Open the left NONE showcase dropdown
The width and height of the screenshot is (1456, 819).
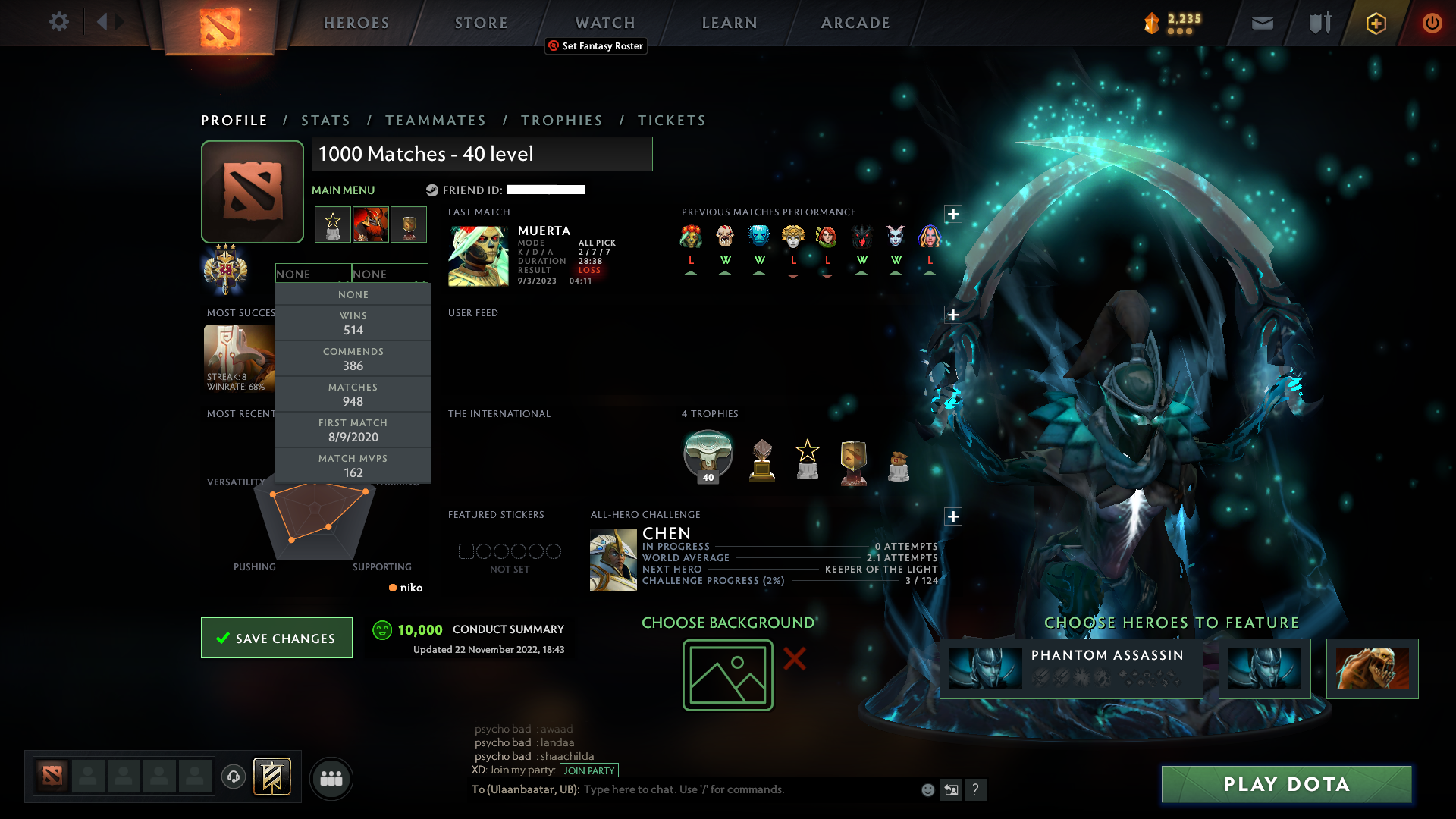(x=313, y=273)
